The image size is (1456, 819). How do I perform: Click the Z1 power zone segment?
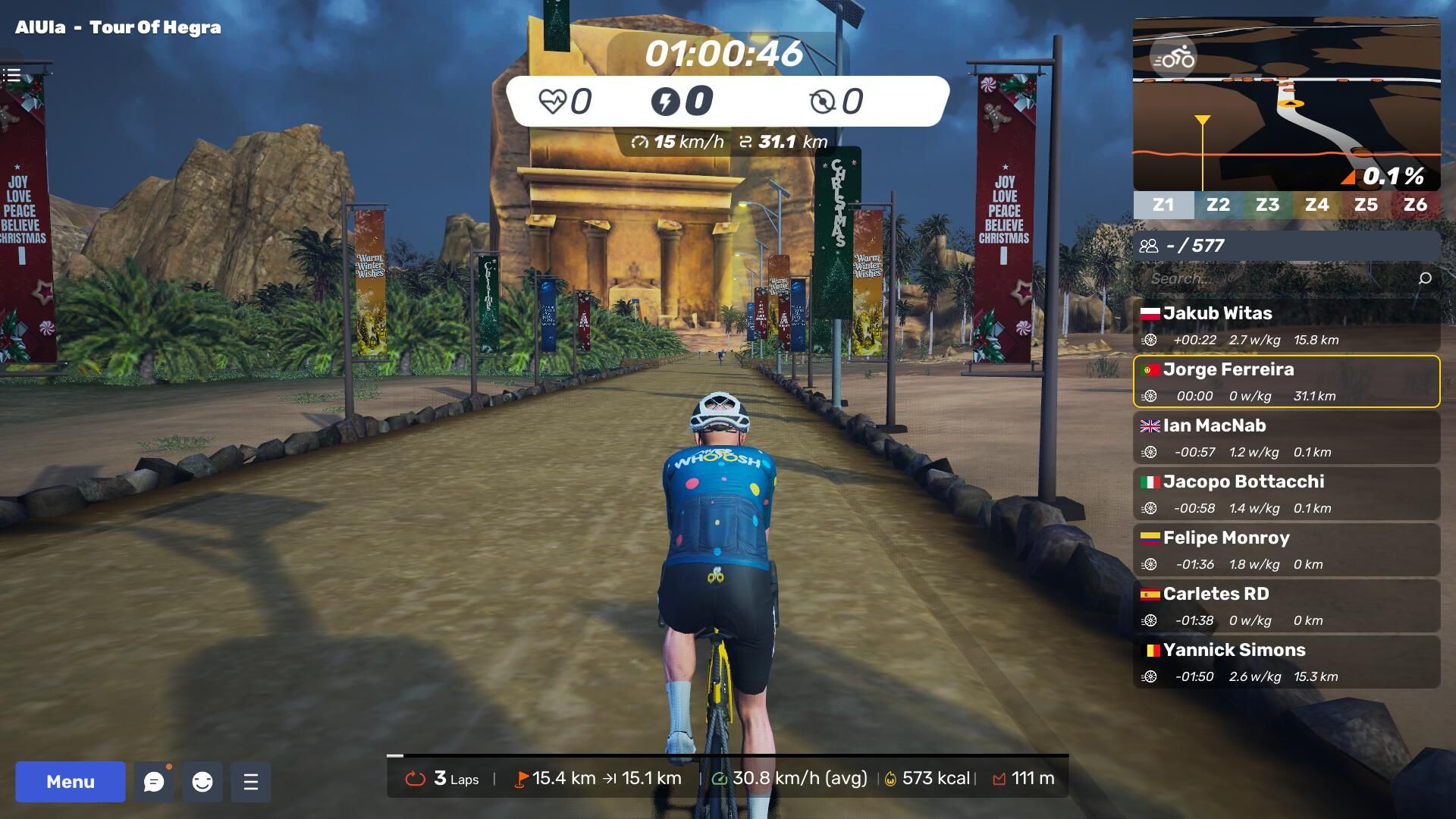click(x=1163, y=205)
